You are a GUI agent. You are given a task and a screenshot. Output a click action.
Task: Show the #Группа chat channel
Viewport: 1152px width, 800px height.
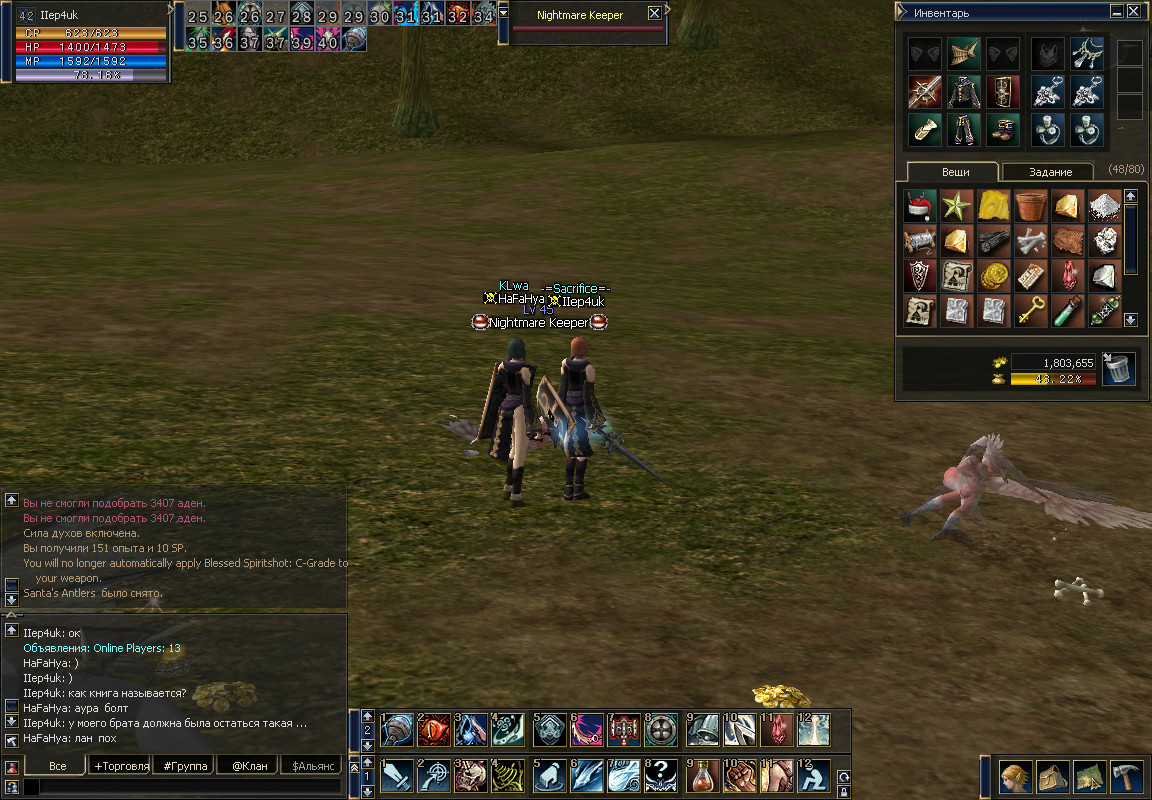coord(184,766)
